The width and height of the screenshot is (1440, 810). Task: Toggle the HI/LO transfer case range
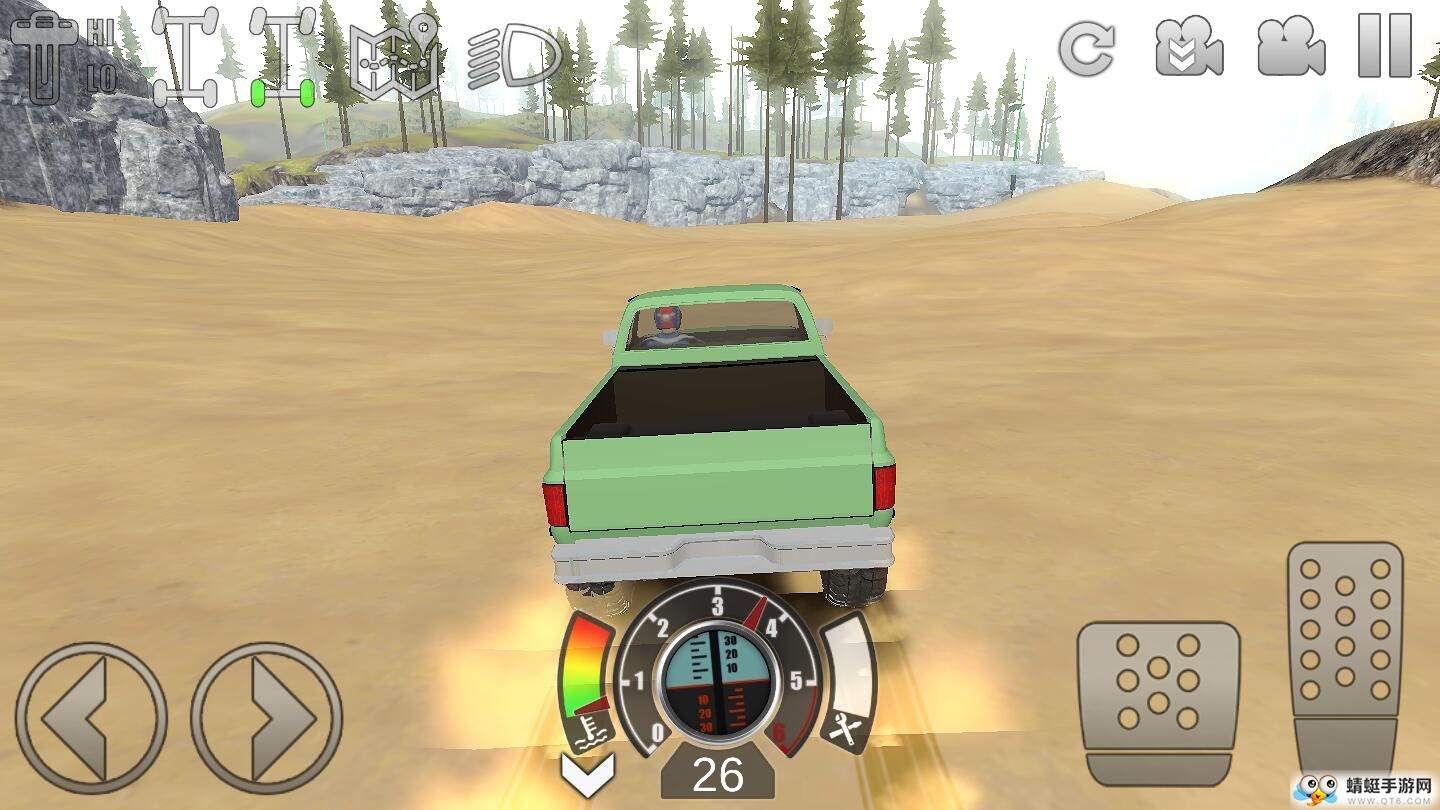(x=62, y=56)
